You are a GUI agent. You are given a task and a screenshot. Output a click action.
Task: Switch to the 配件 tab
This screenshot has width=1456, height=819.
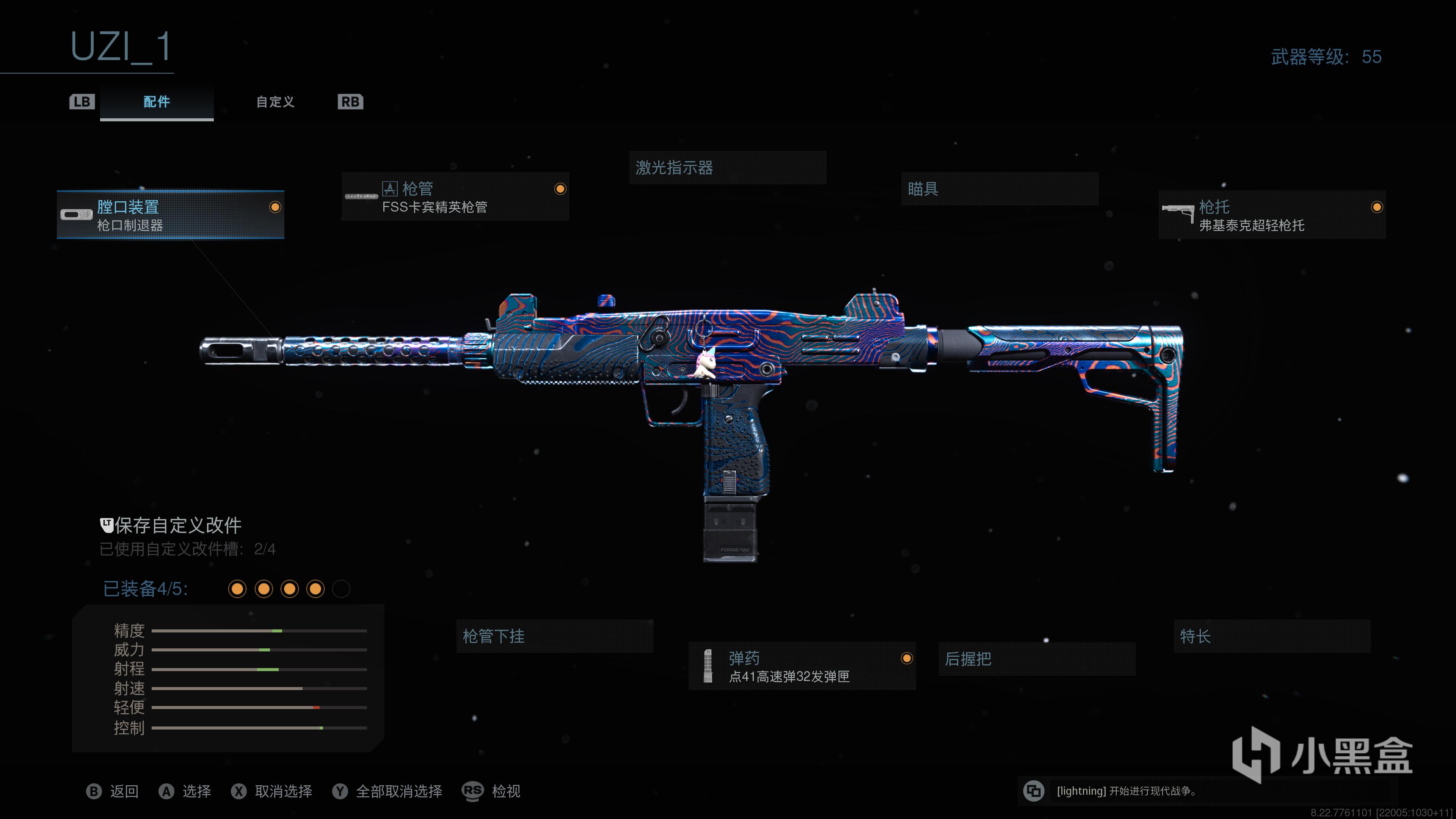pyautogui.click(x=157, y=102)
